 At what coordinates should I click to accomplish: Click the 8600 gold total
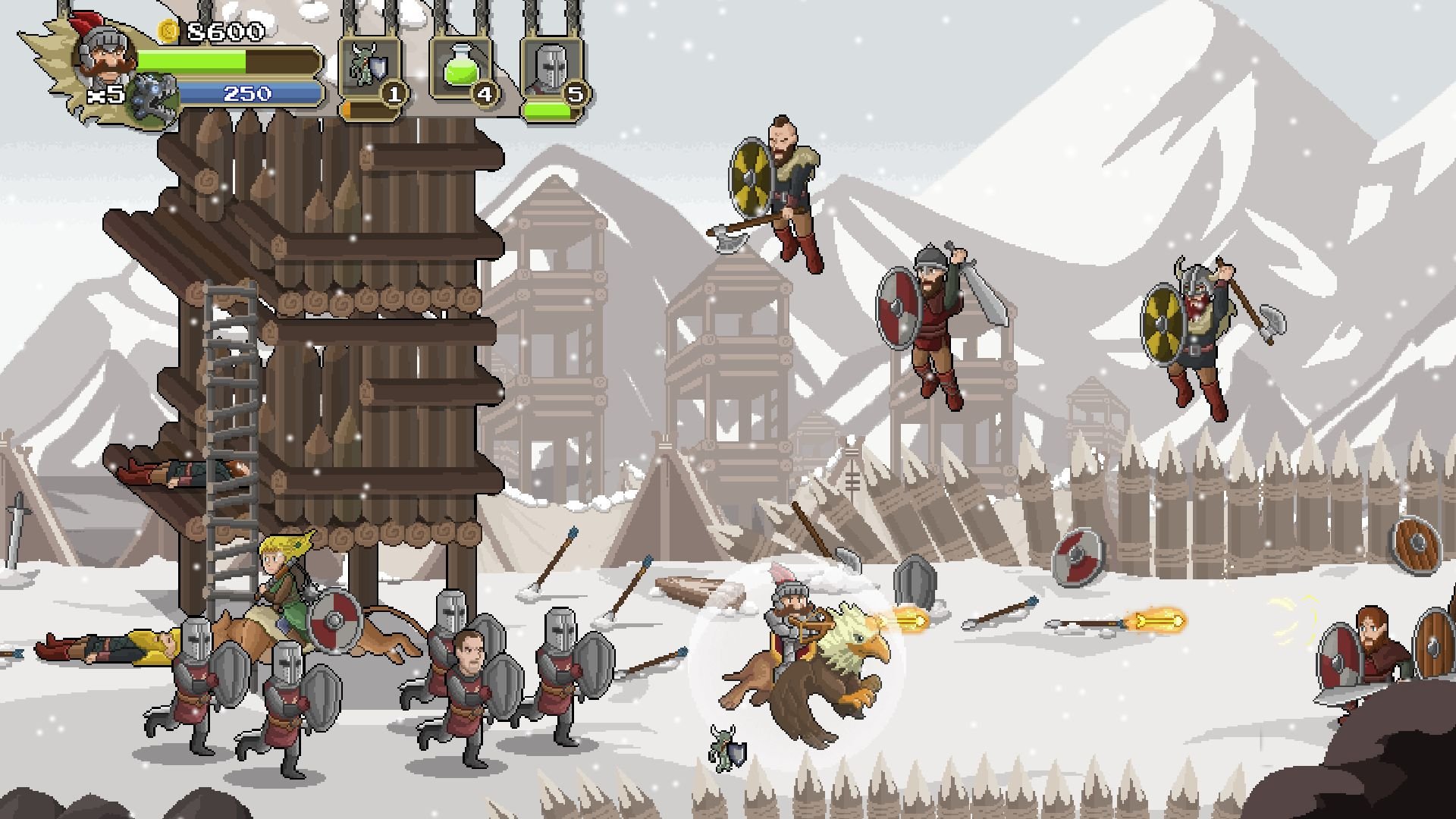227,32
